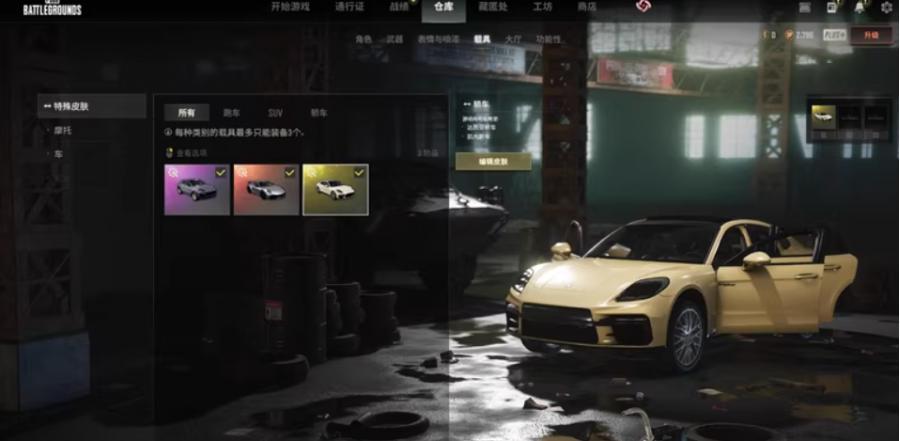Show 所有 (all) vehicle skins filter

(x=186, y=113)
